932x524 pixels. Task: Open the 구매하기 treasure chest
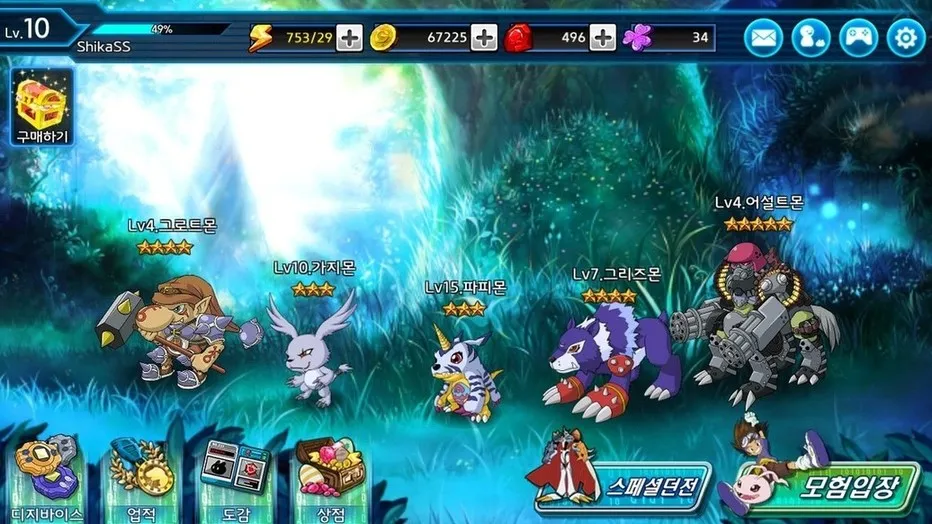tap(41, 107)
